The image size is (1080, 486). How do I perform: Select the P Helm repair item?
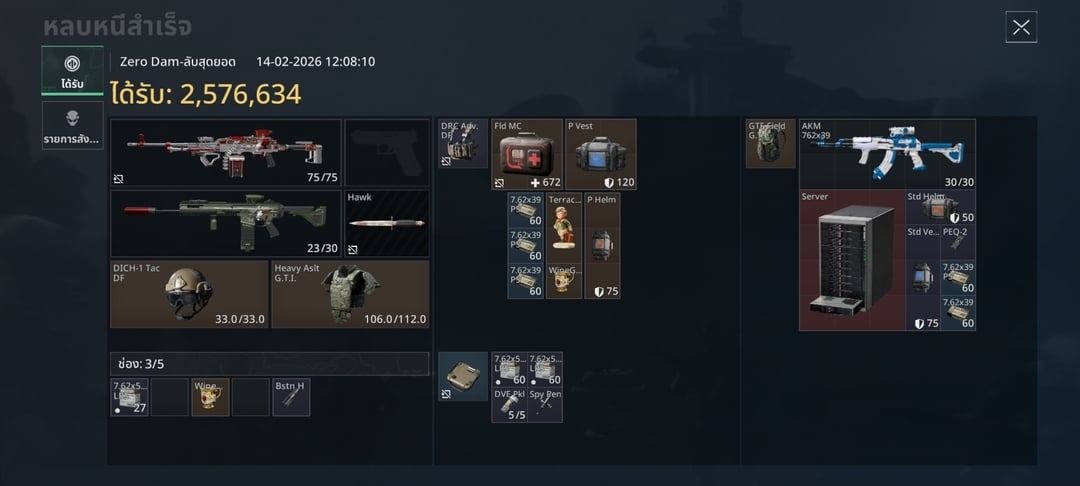coord(602,245)
